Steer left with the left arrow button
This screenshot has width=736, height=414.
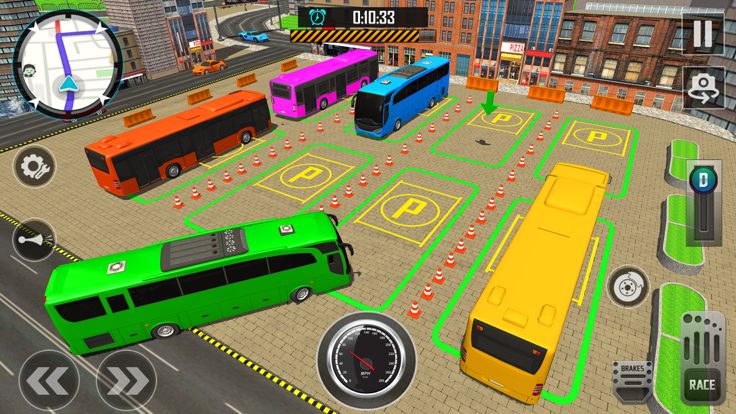pyautogui.click(x=48, y=379)
